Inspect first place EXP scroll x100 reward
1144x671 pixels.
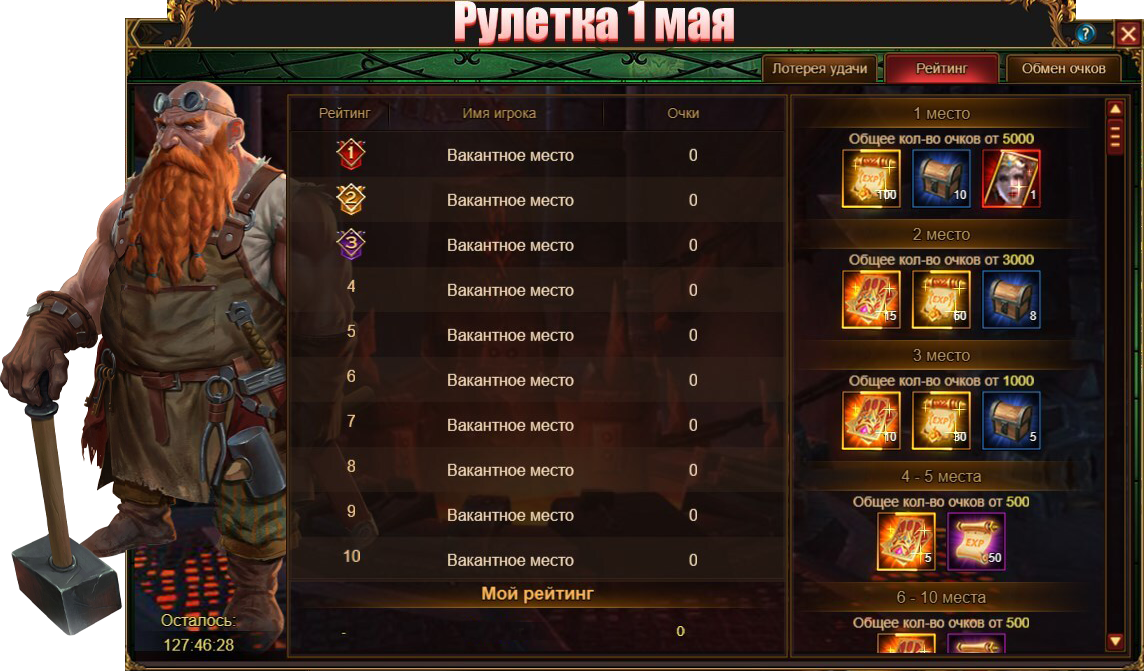pyautogui.click(x=871, y=179)
